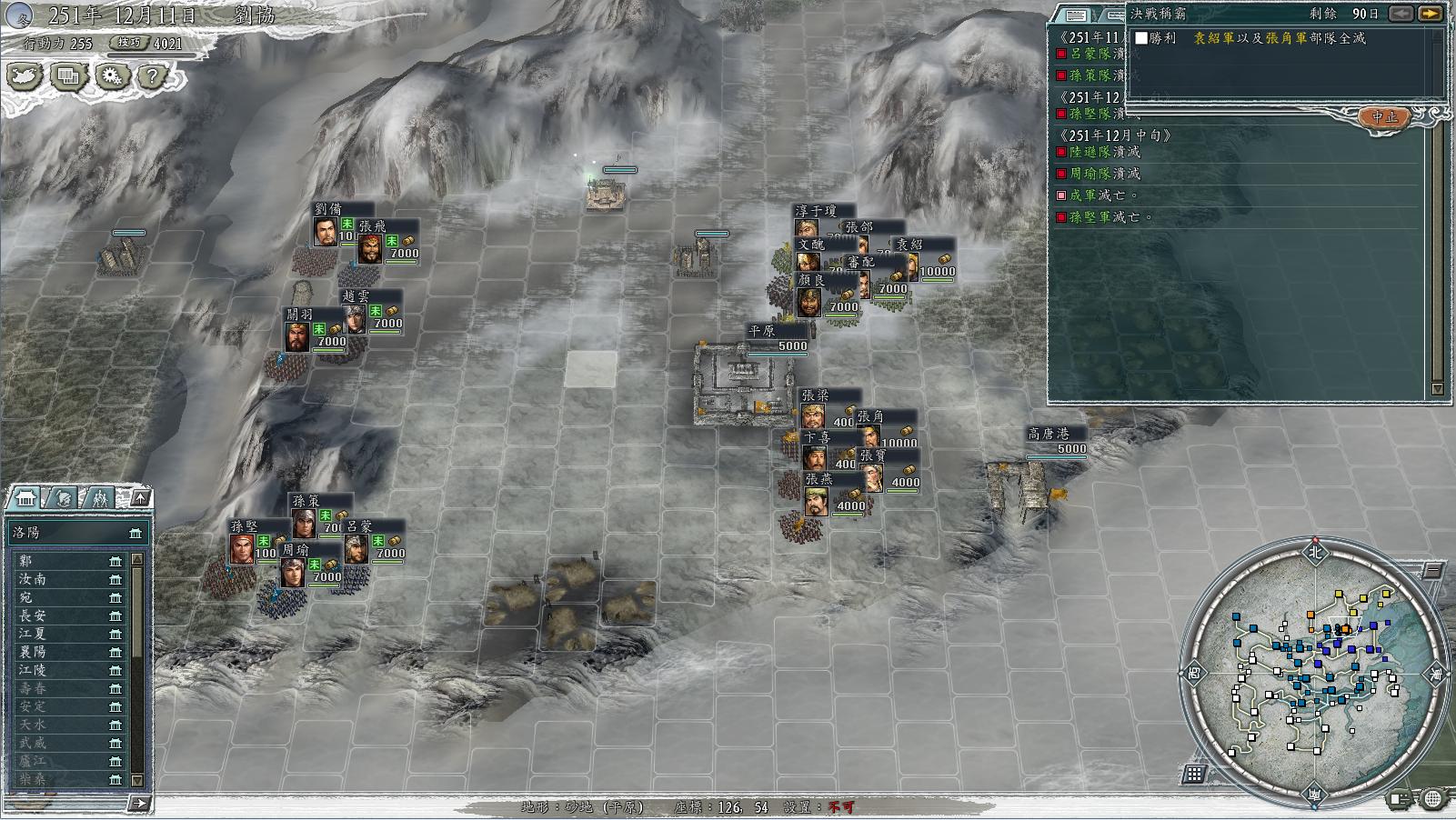Switch to the city list tab
The height and width of the screenshot is (820, 1456).
tap(26, 498)
